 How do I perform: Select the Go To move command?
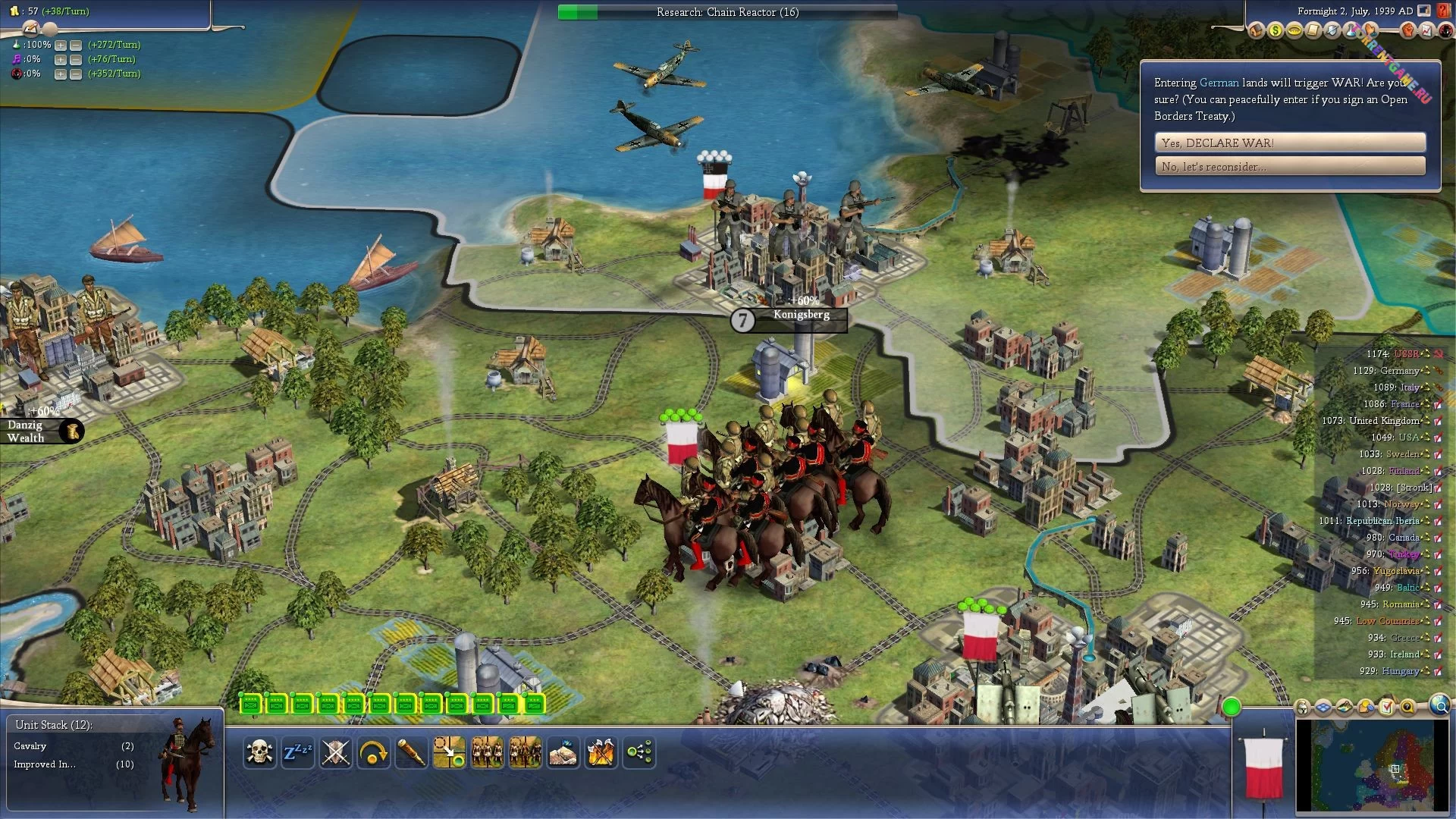click(449, 753)
